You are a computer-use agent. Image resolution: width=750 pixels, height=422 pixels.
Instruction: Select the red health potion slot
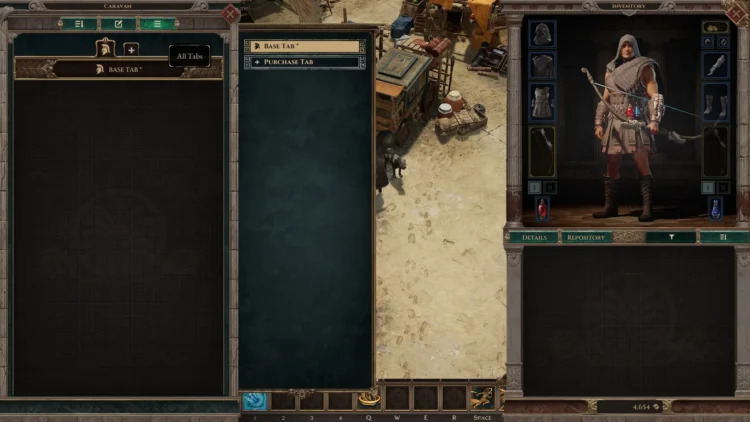coord(542,209)
